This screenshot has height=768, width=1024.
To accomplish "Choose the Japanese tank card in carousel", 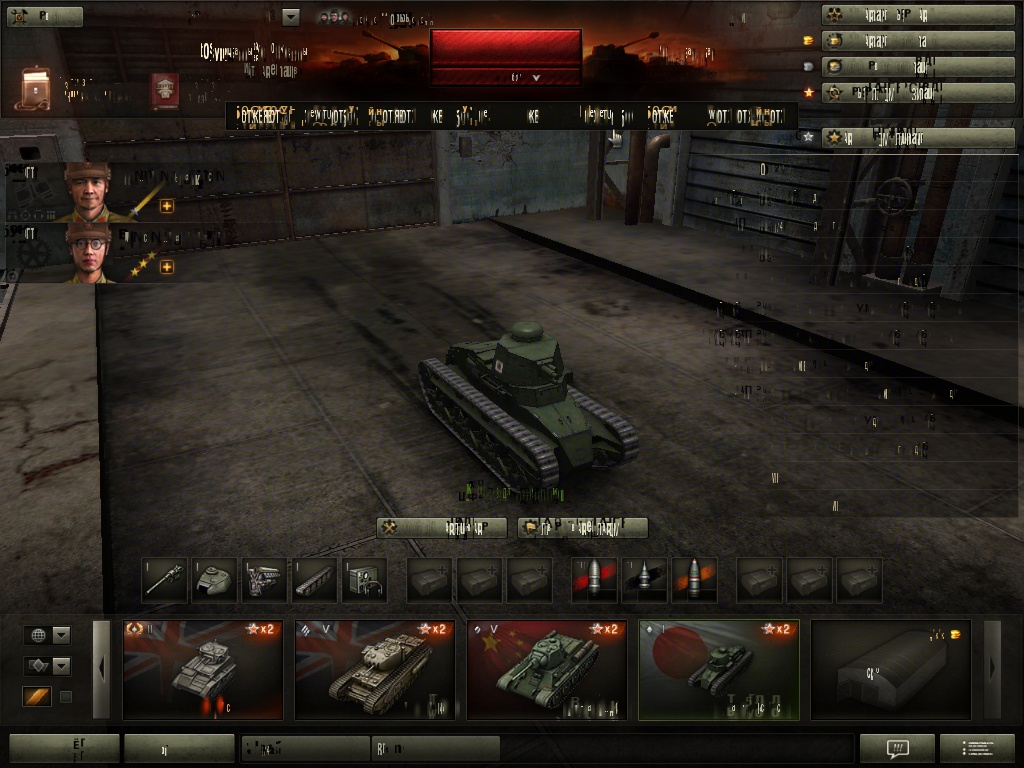I will (719, 669).
